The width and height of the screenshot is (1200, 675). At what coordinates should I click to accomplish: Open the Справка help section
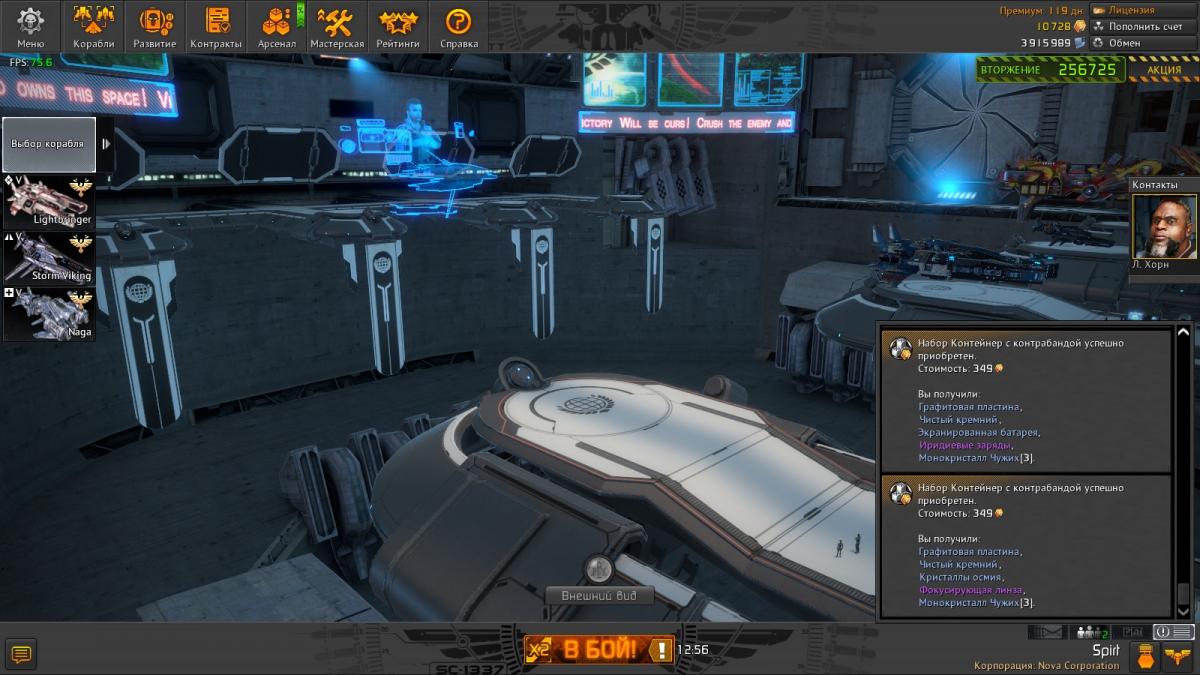coord(459,27)
